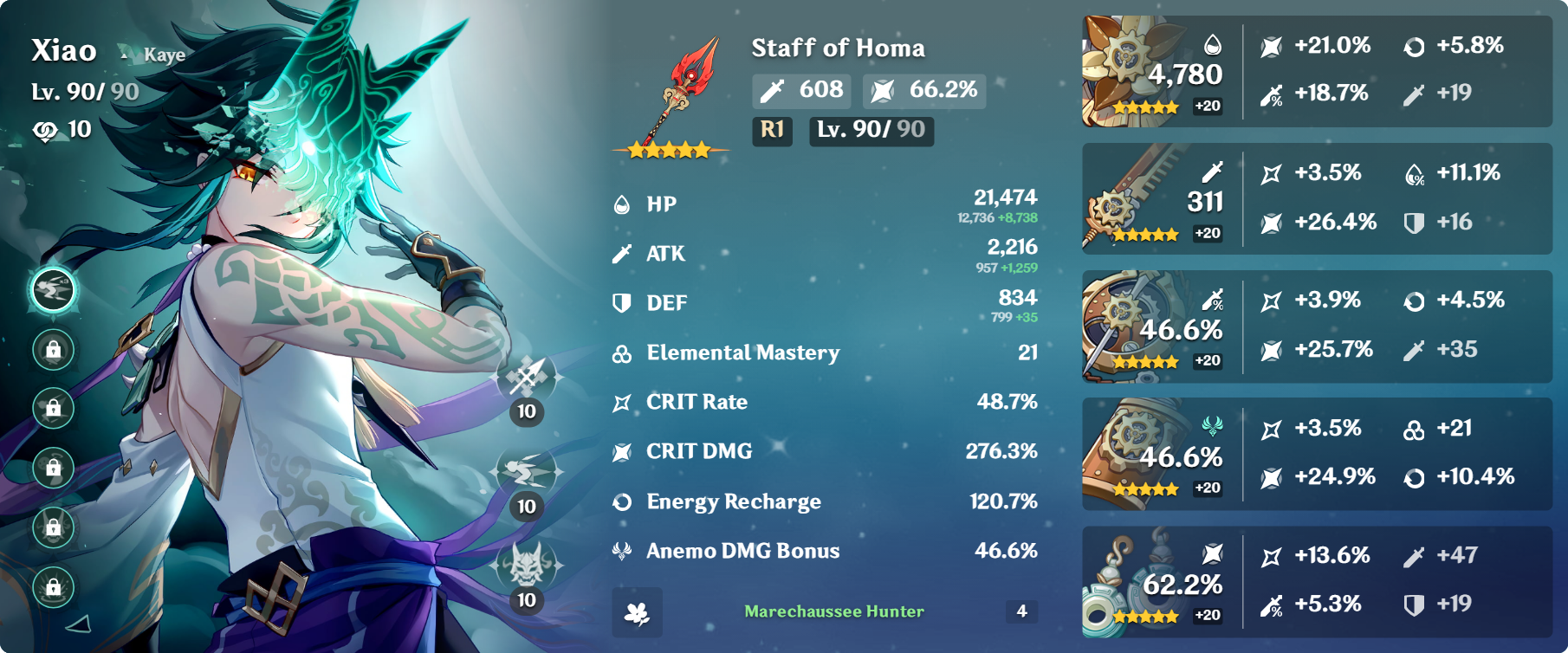Click the HP droplet stat icon

(x=621, y=204)
